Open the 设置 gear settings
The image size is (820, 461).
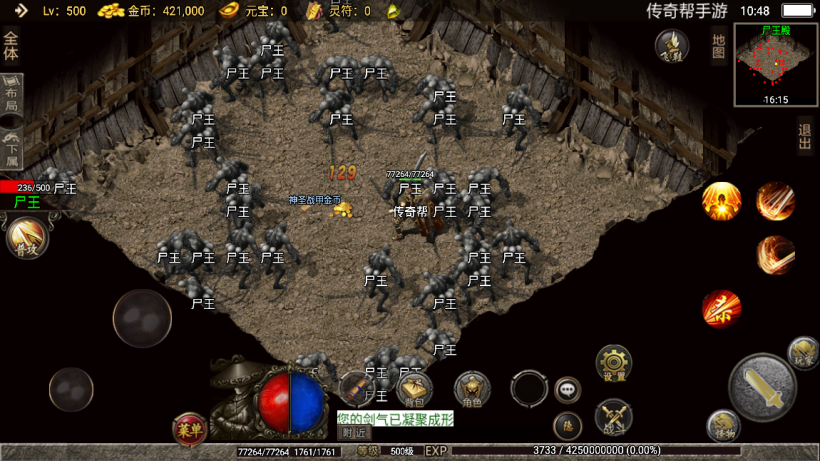(613, 364)
